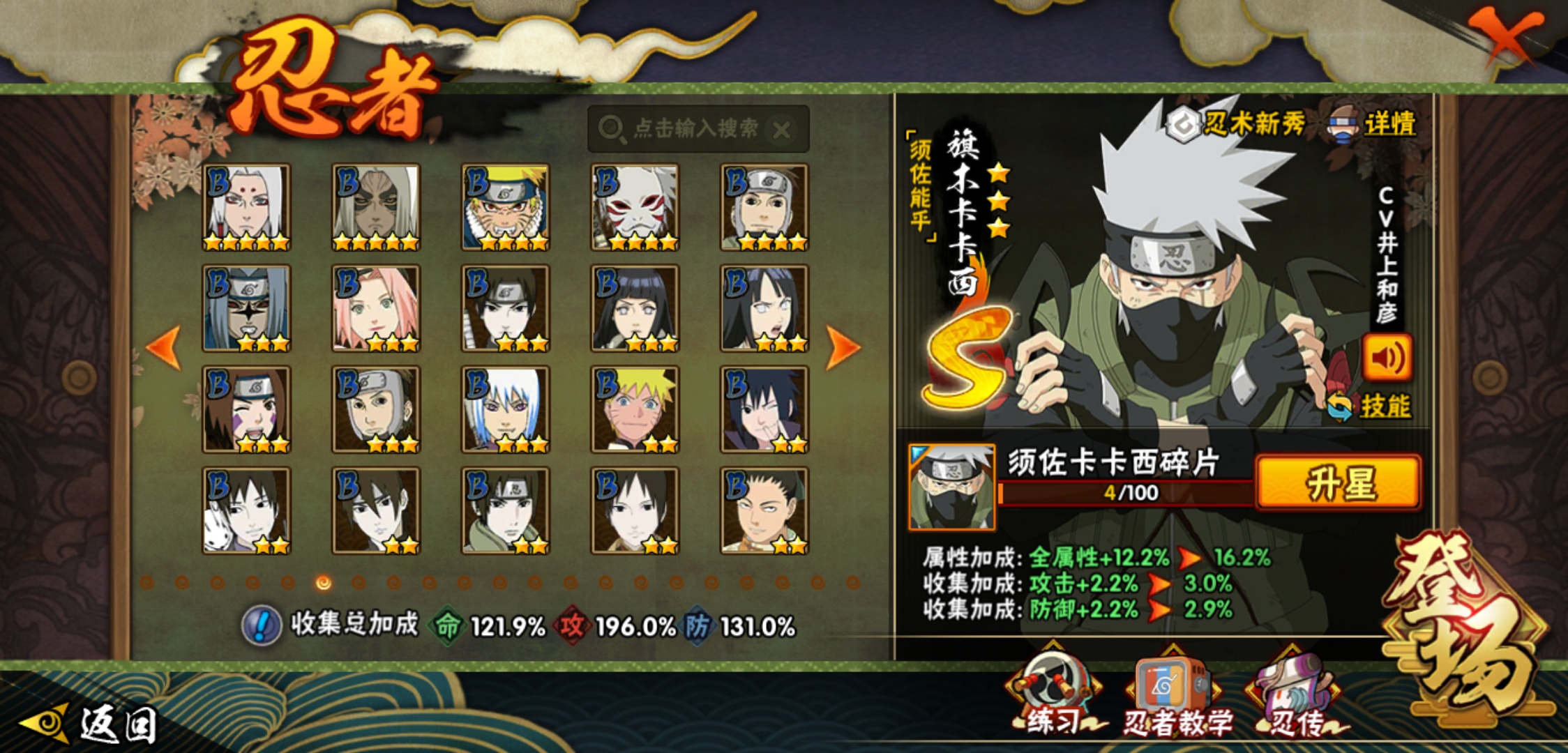Select the 忍术新秀 title badge
1568x753 pixels.
pos(1236,124)
